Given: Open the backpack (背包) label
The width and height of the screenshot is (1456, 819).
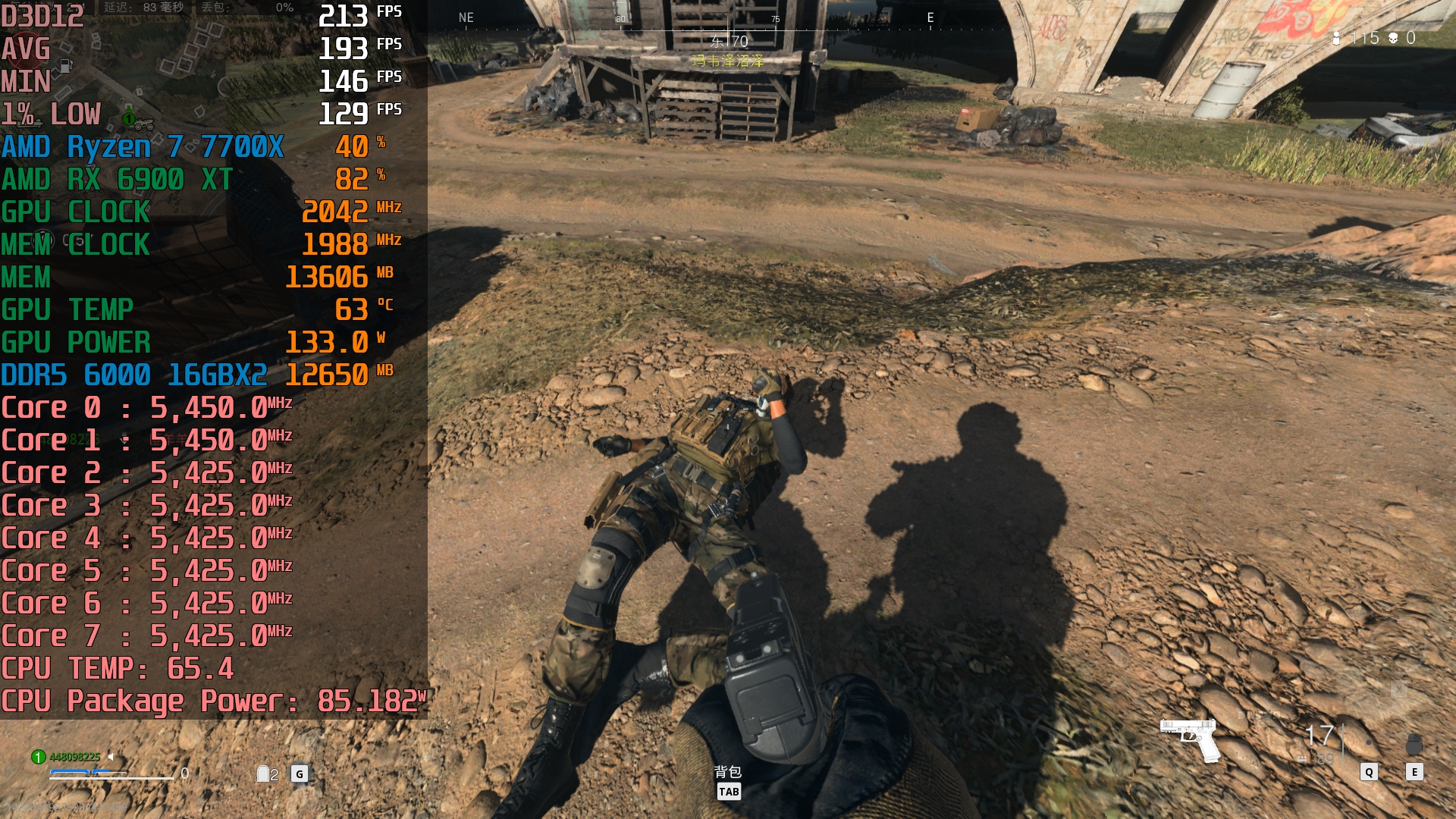Looking at the screenshot, I should (x=728, y=772).
